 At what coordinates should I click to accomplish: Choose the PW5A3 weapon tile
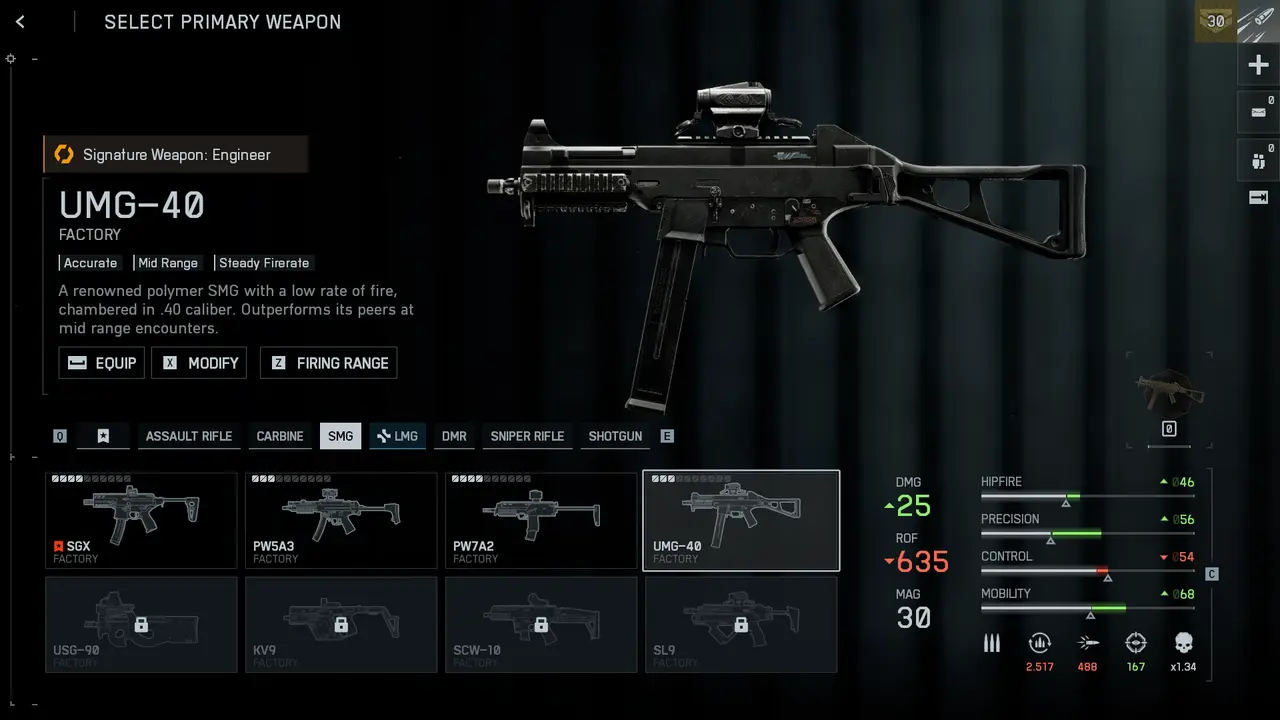pyautogui.click(x=341, y=520)
